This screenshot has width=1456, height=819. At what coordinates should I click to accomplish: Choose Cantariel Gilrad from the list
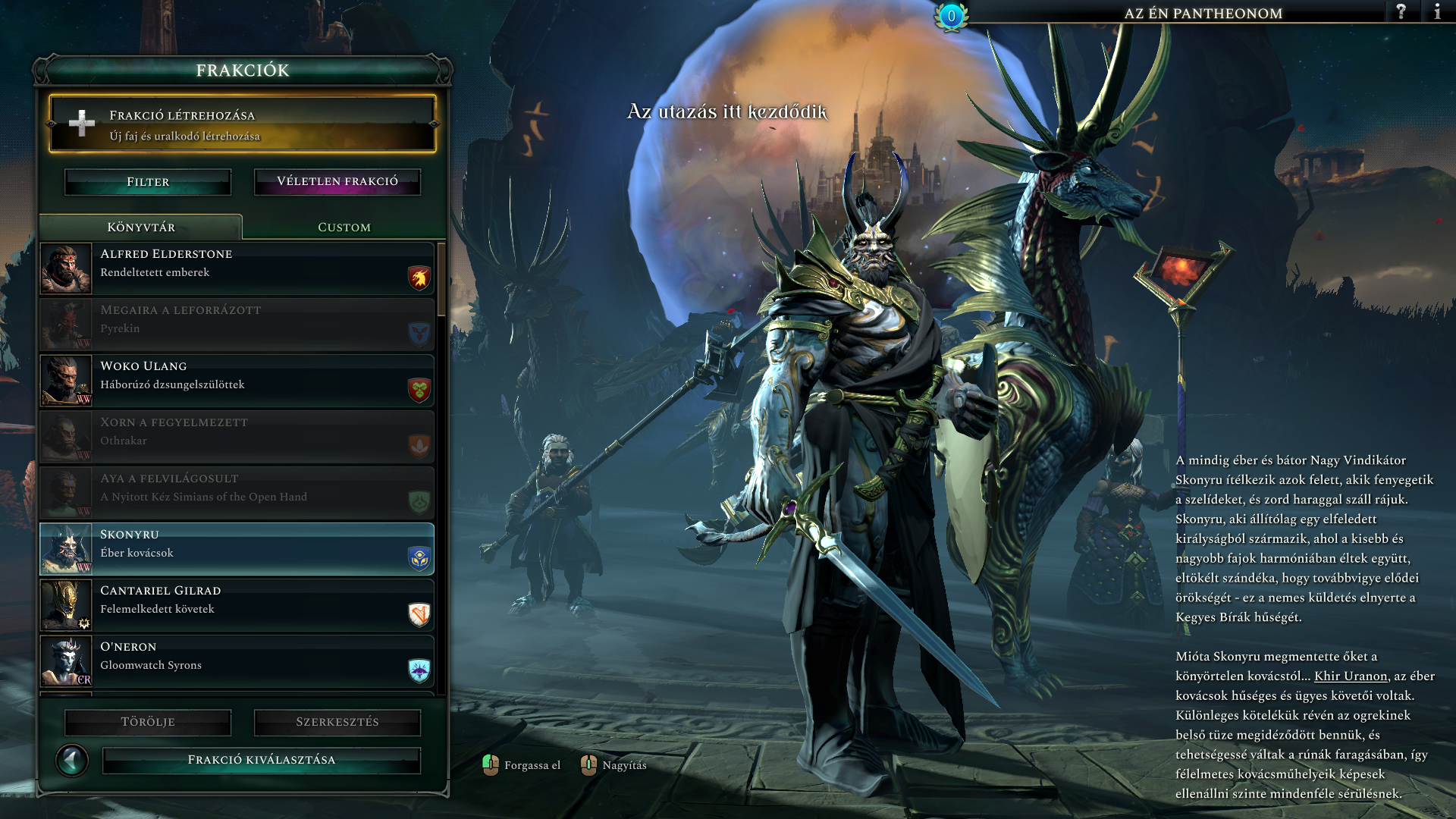pyautogui.click(x=237, y=605)
